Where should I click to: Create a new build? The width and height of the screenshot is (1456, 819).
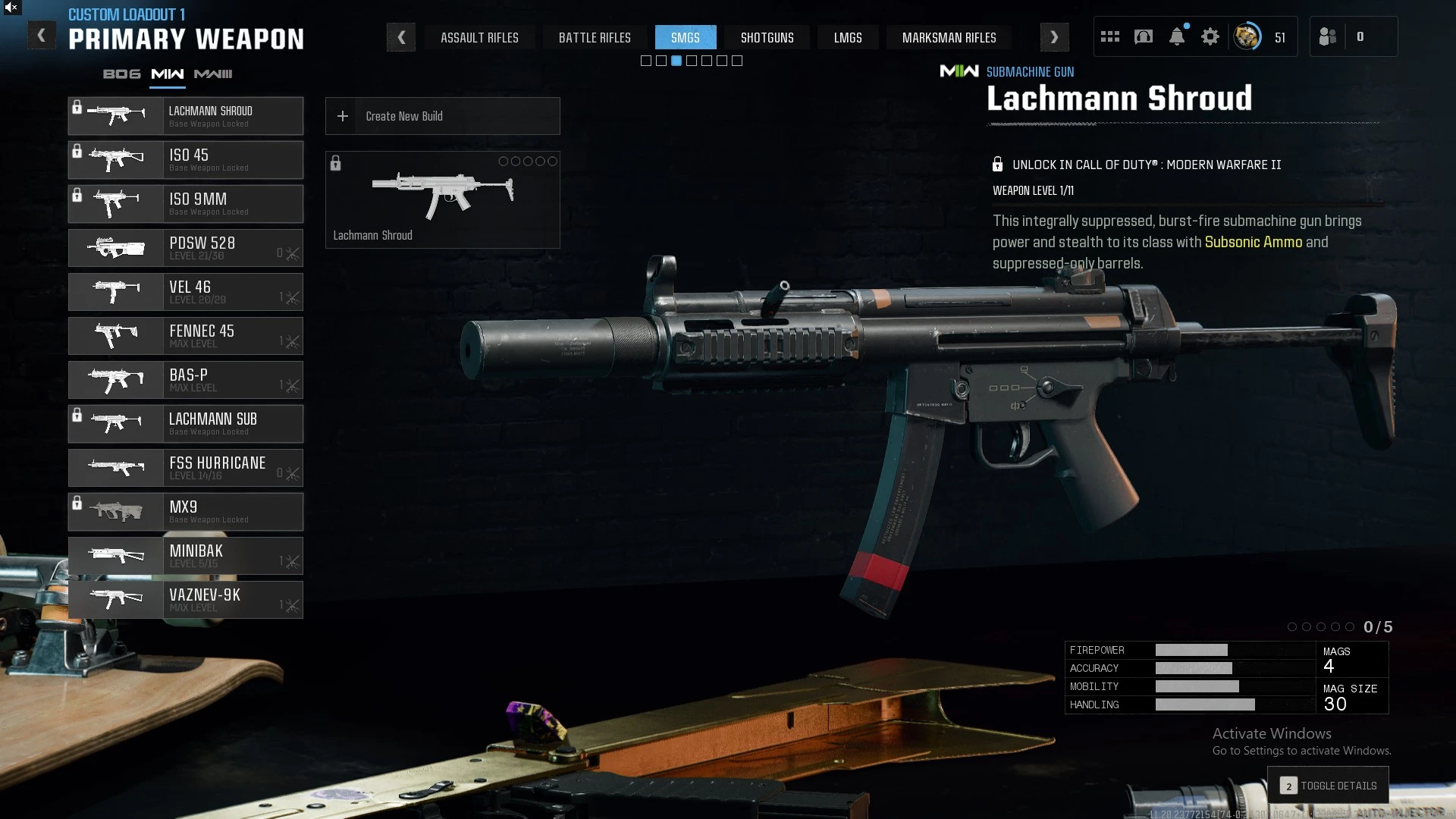[x=442, y=116]
